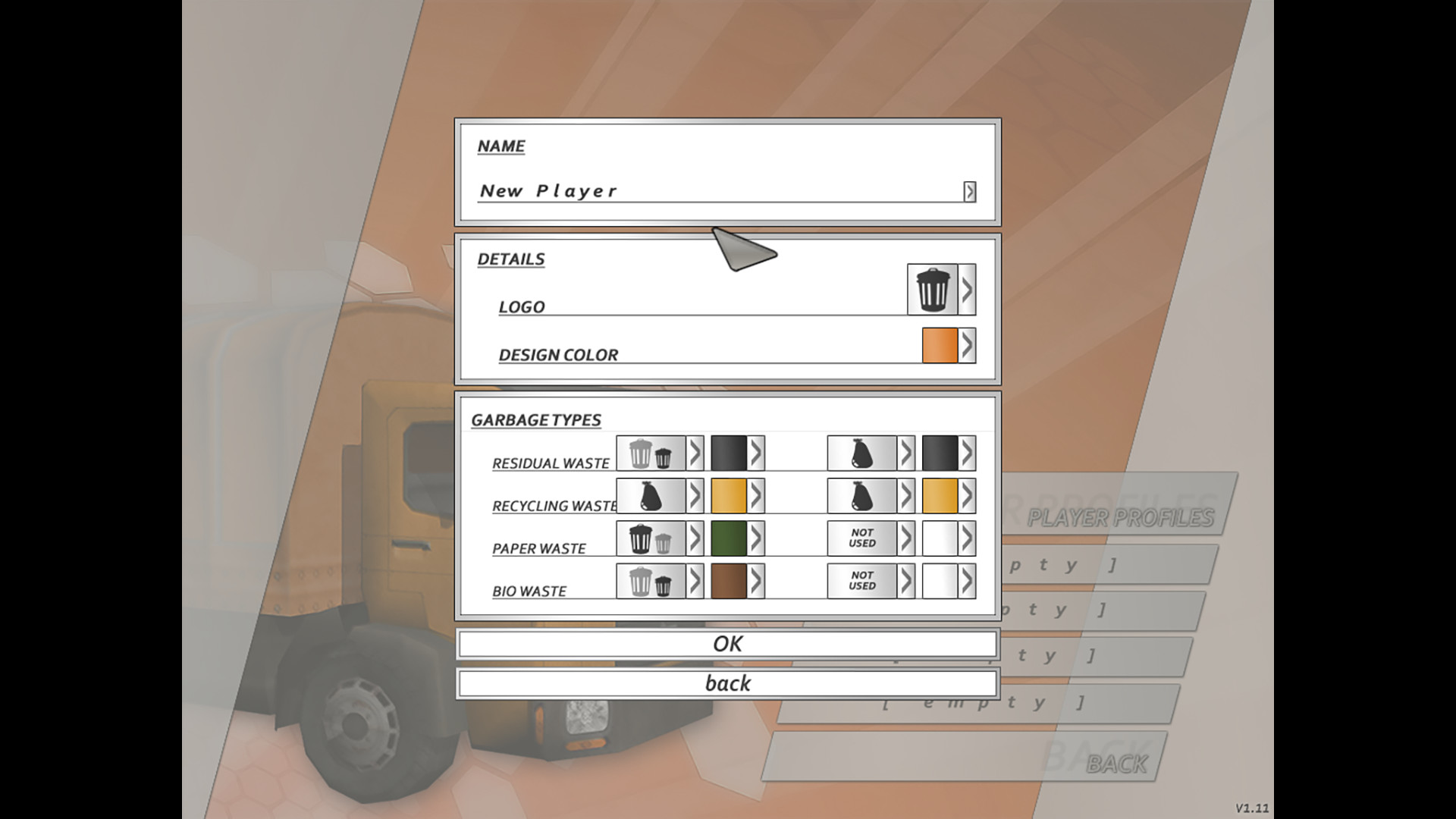Open the Garbage Types section header
The height and width of the screenshot is (819, 1456).
pyautogui.click(x=536, y=419)
